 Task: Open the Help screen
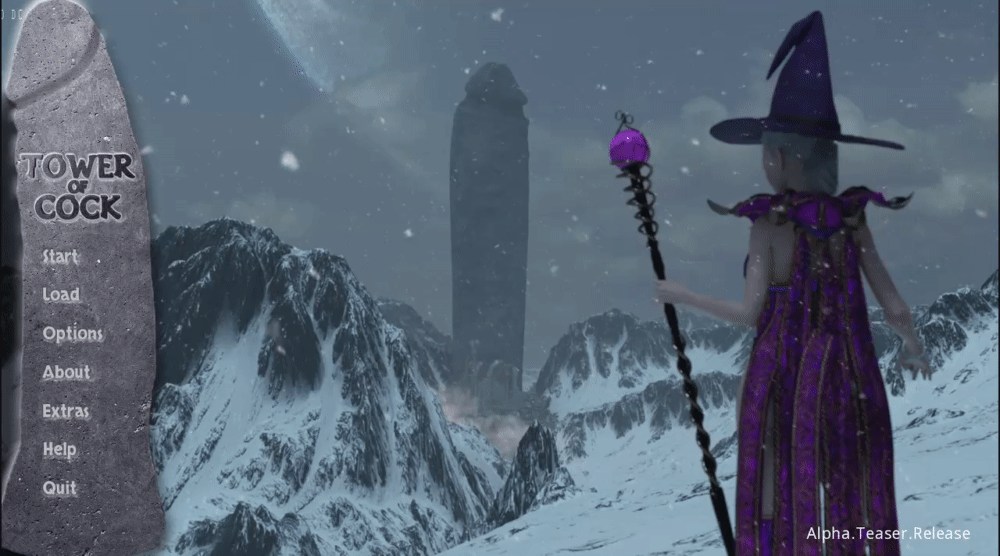pos(59,450)
